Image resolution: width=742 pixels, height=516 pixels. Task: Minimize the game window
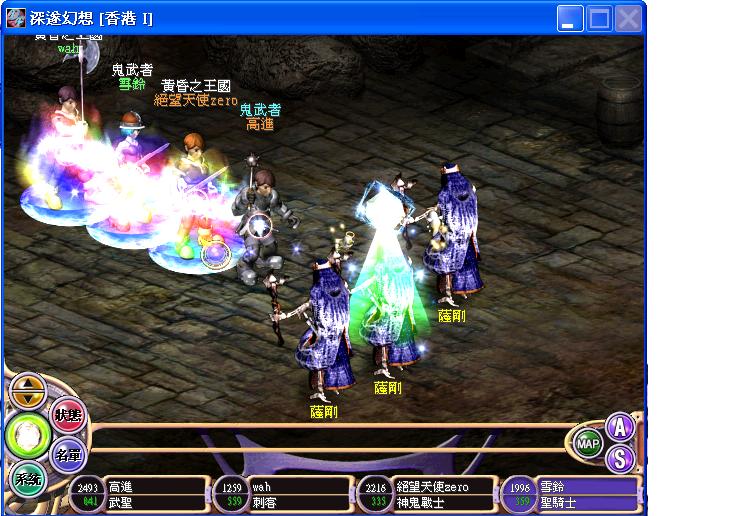coord(570,18)
